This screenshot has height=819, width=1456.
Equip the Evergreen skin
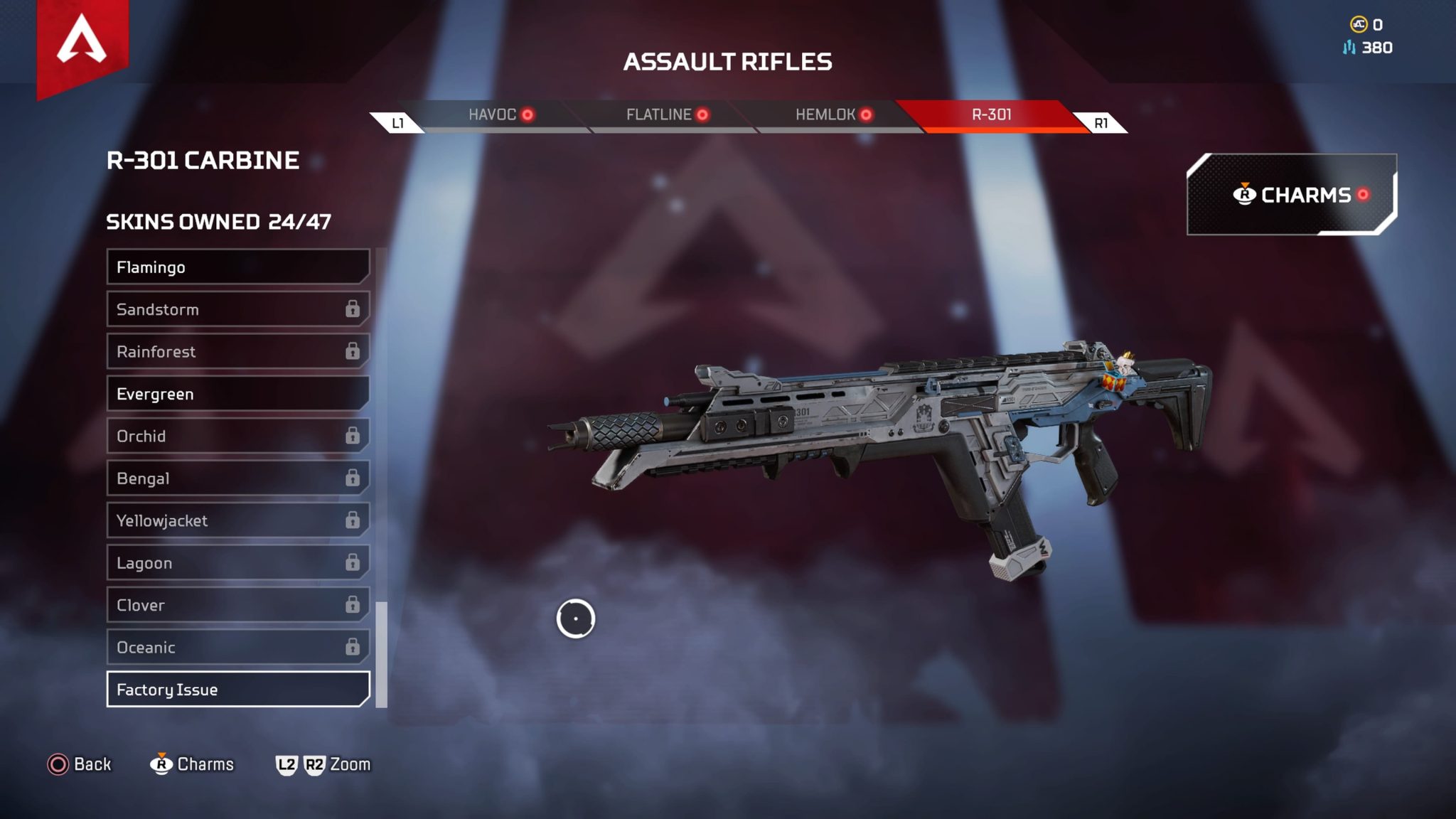237,394
